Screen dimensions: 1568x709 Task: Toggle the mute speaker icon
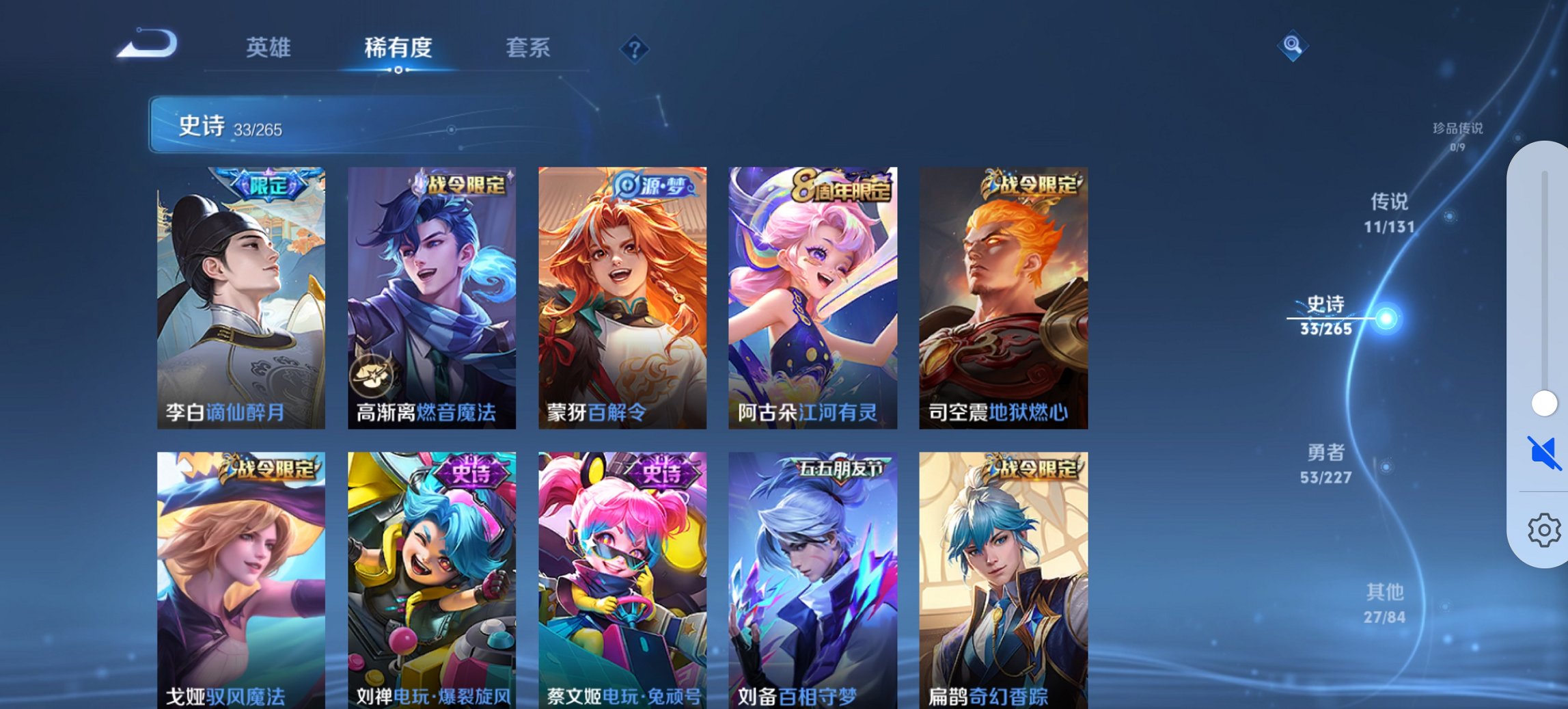[x=1543, y=451]
